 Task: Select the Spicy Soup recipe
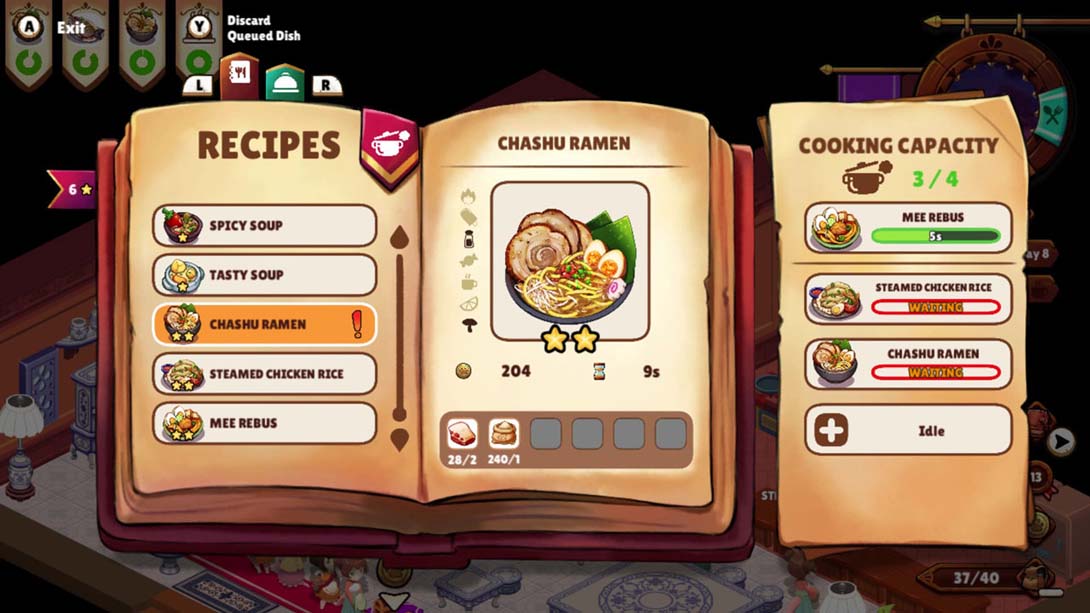[x=264, y=225]
